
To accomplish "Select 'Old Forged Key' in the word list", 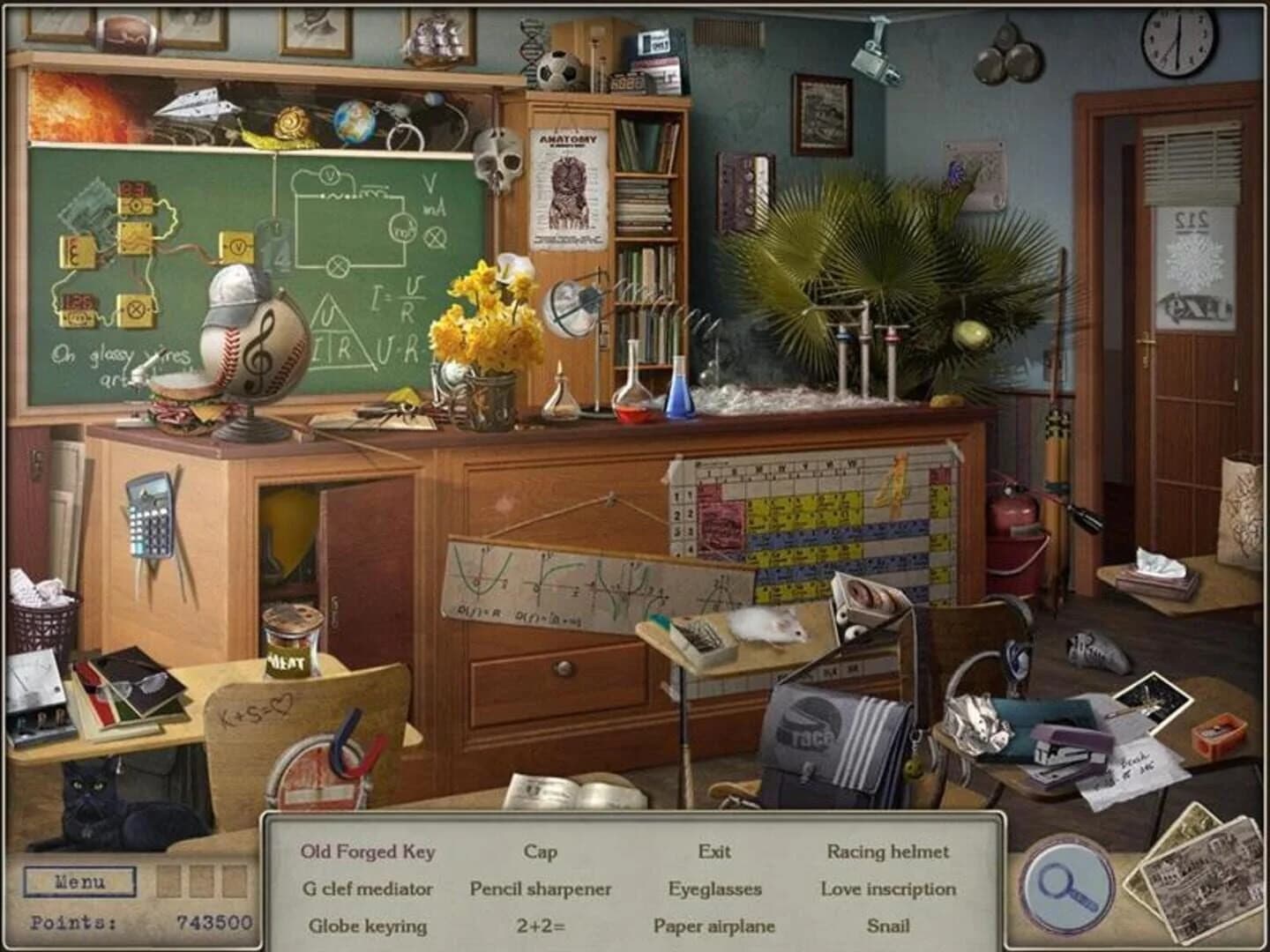I will click(x=369, y=853).
